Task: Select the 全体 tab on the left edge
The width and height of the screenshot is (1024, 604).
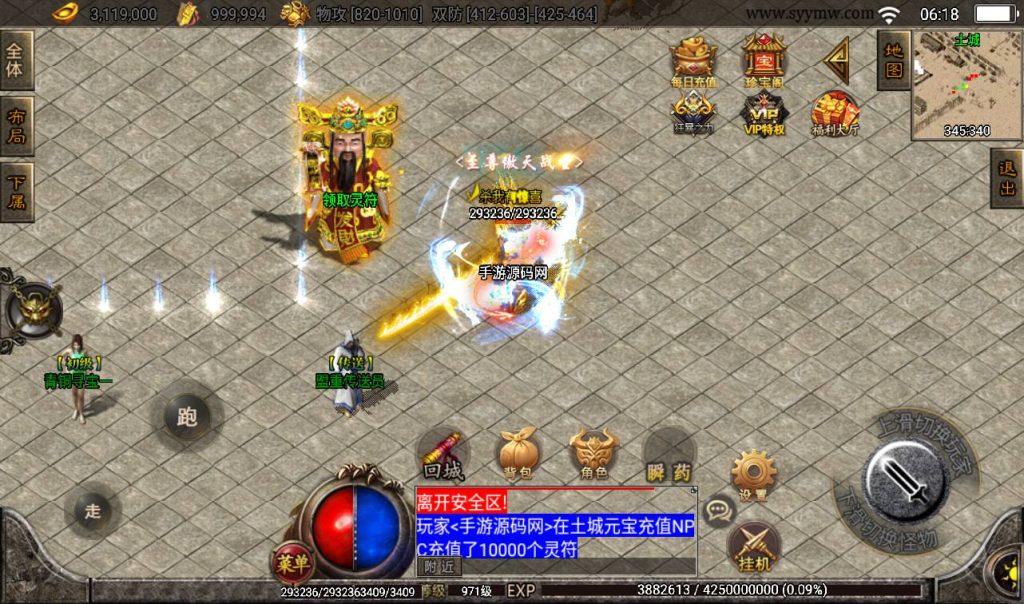Action: coord(16,59)
